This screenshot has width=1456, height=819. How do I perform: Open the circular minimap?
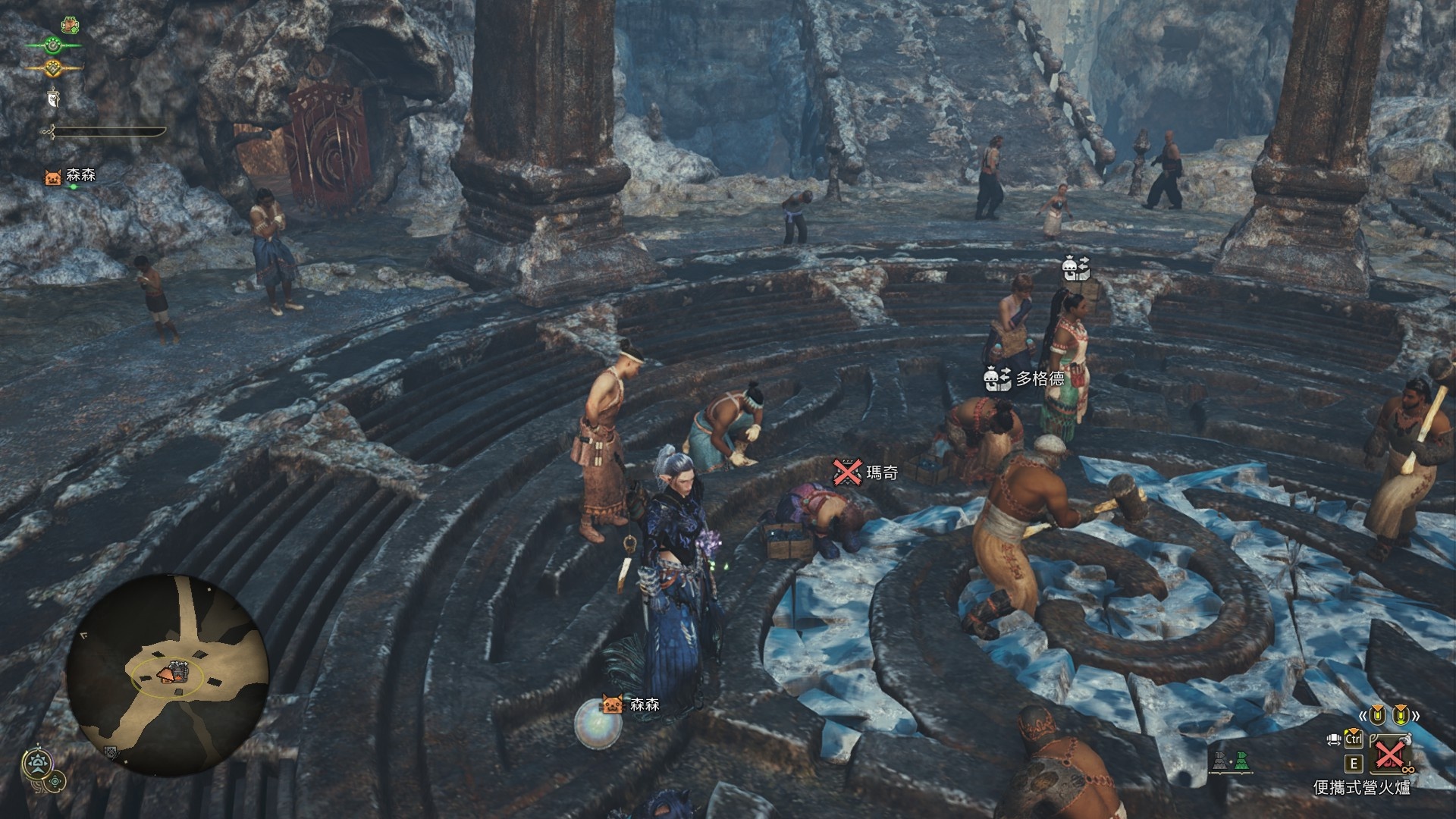(167, 674)
